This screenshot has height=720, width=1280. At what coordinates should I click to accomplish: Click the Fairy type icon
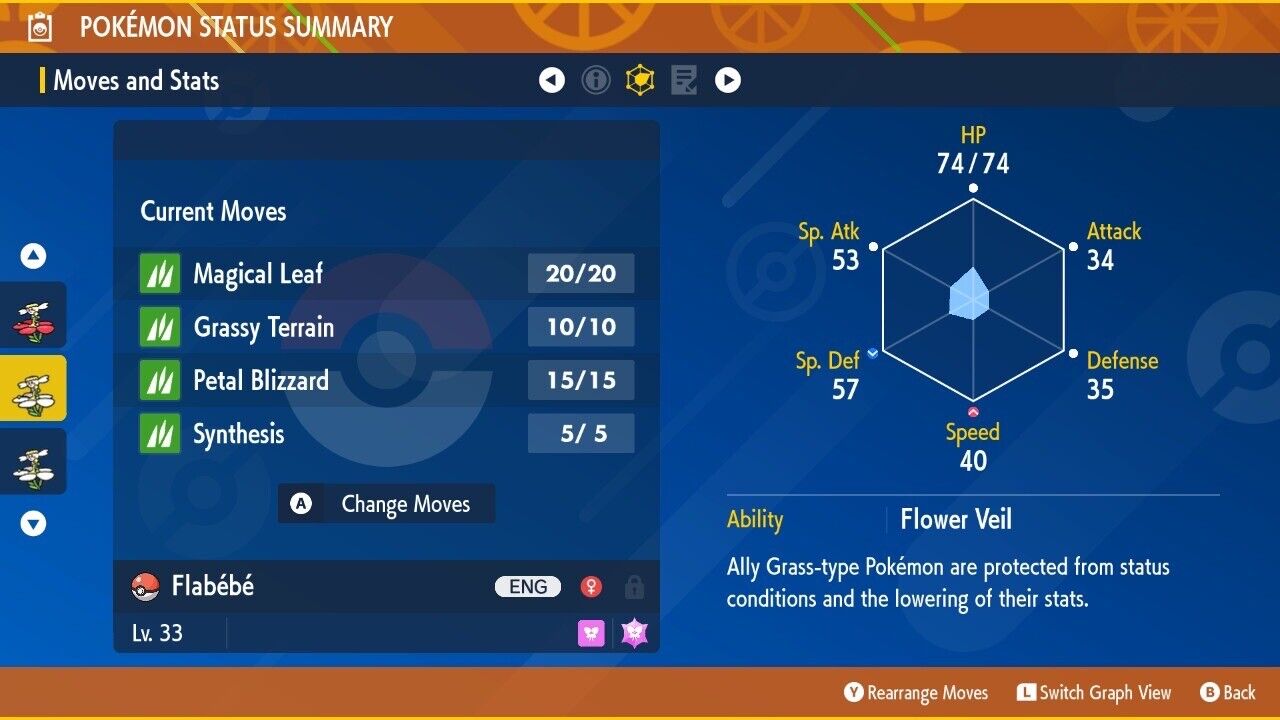pos(592,633)
